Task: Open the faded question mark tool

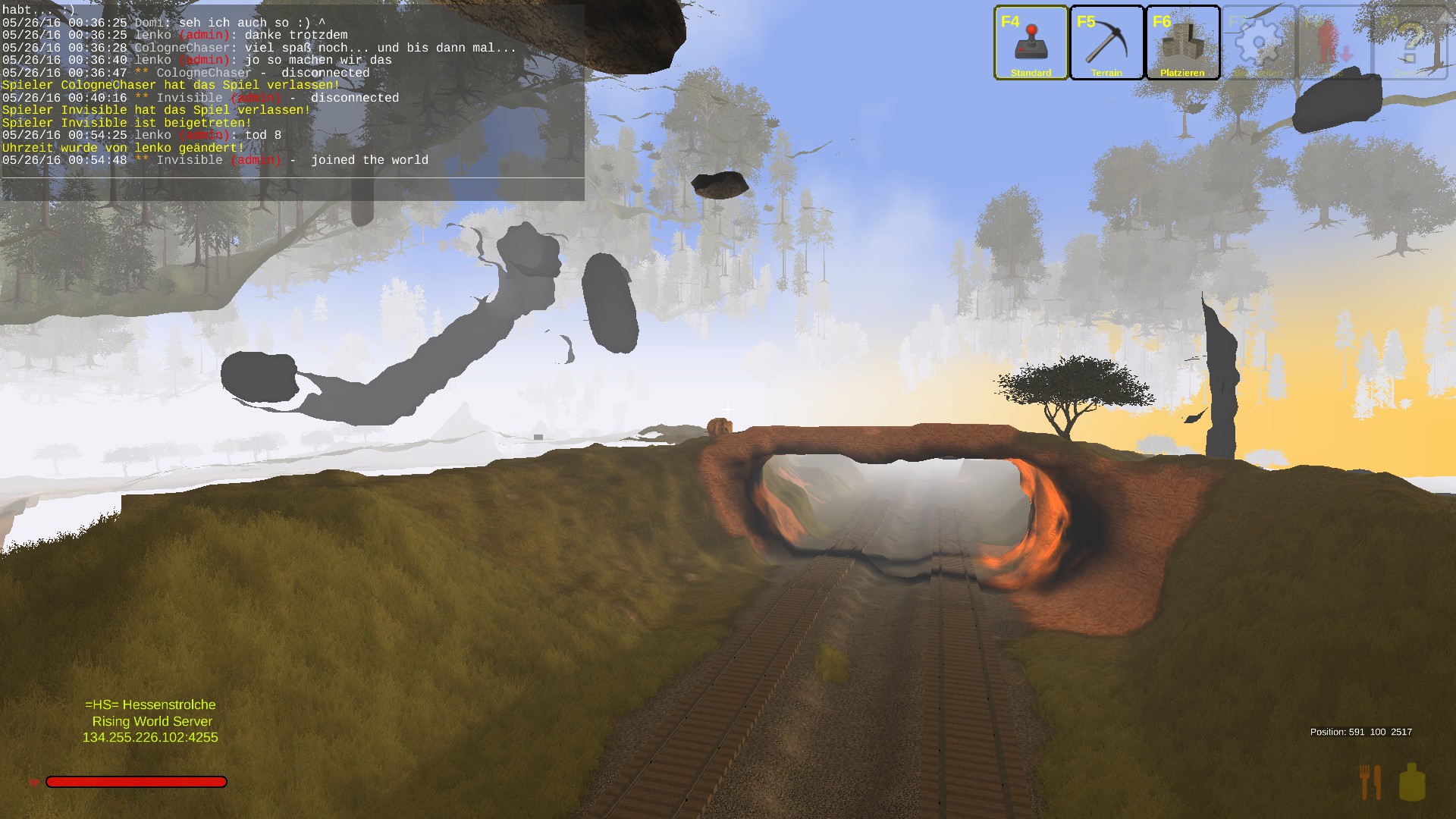Action: (x=1409, y=42)
